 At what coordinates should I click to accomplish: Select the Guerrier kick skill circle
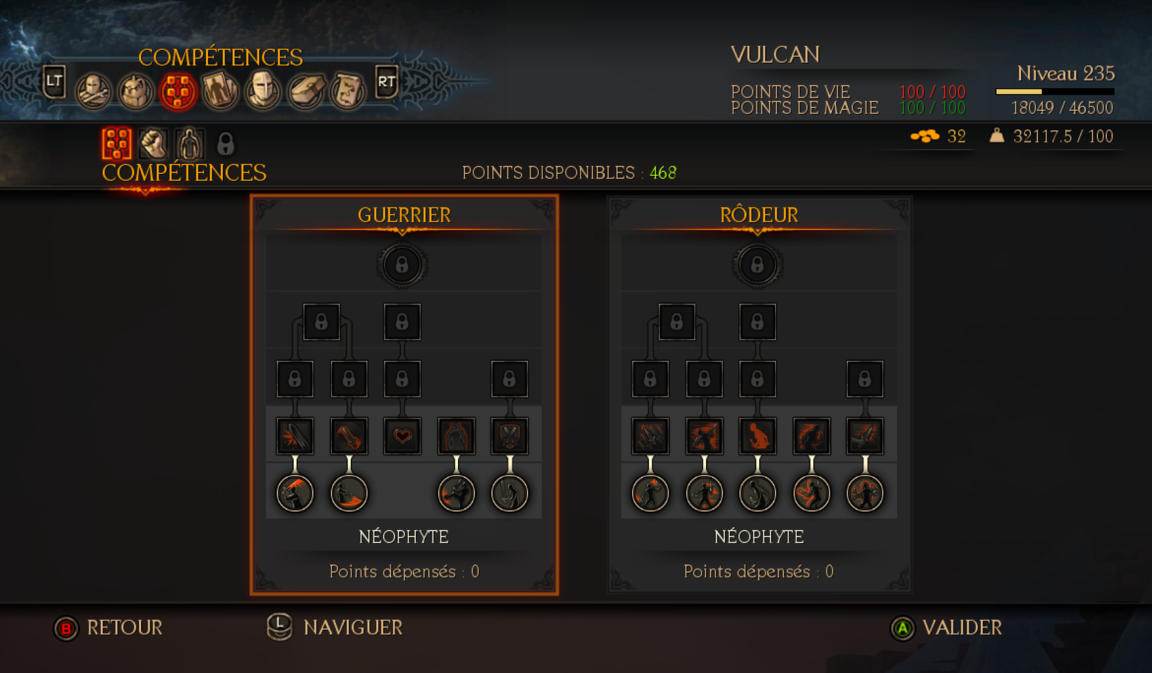tap(456, 493)
